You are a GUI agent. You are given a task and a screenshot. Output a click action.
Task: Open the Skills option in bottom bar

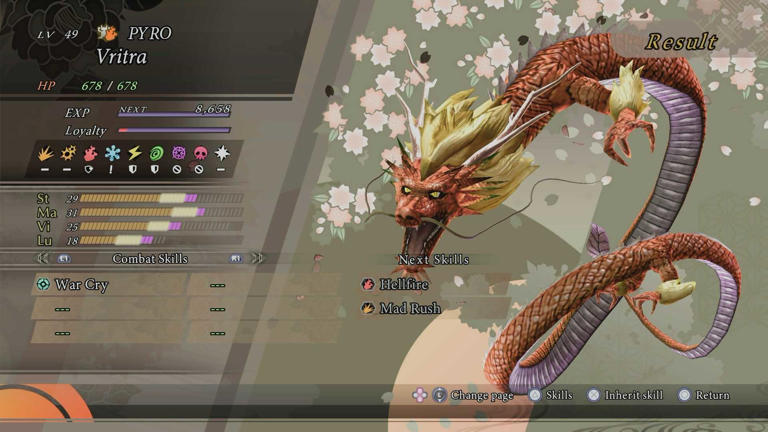(x=558, y=396)
